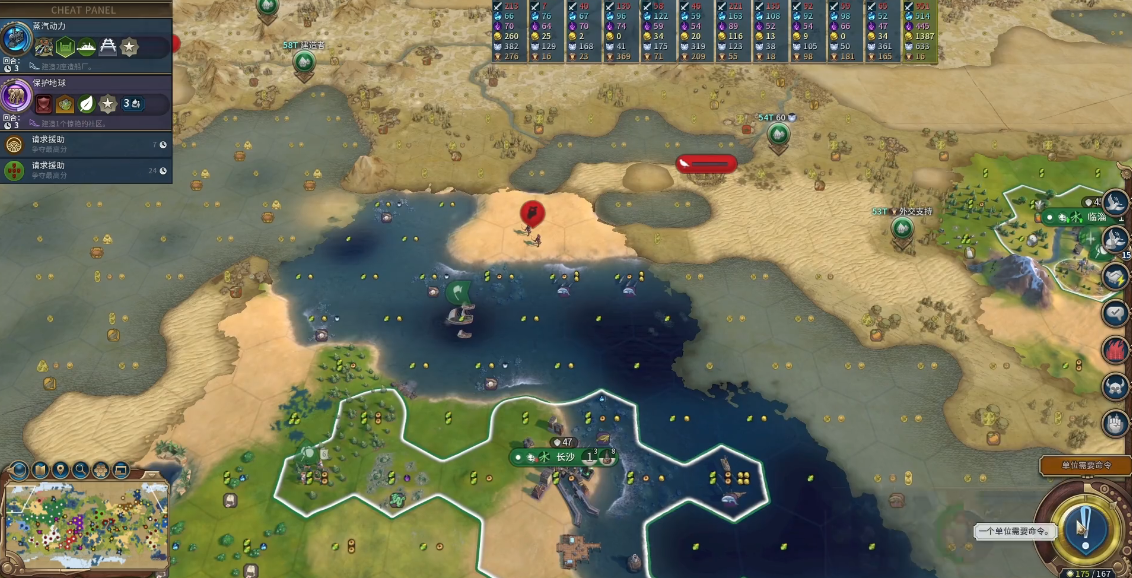Open the red flame notification
This screenshot has height=578, width=1132.
(1115, 349)
